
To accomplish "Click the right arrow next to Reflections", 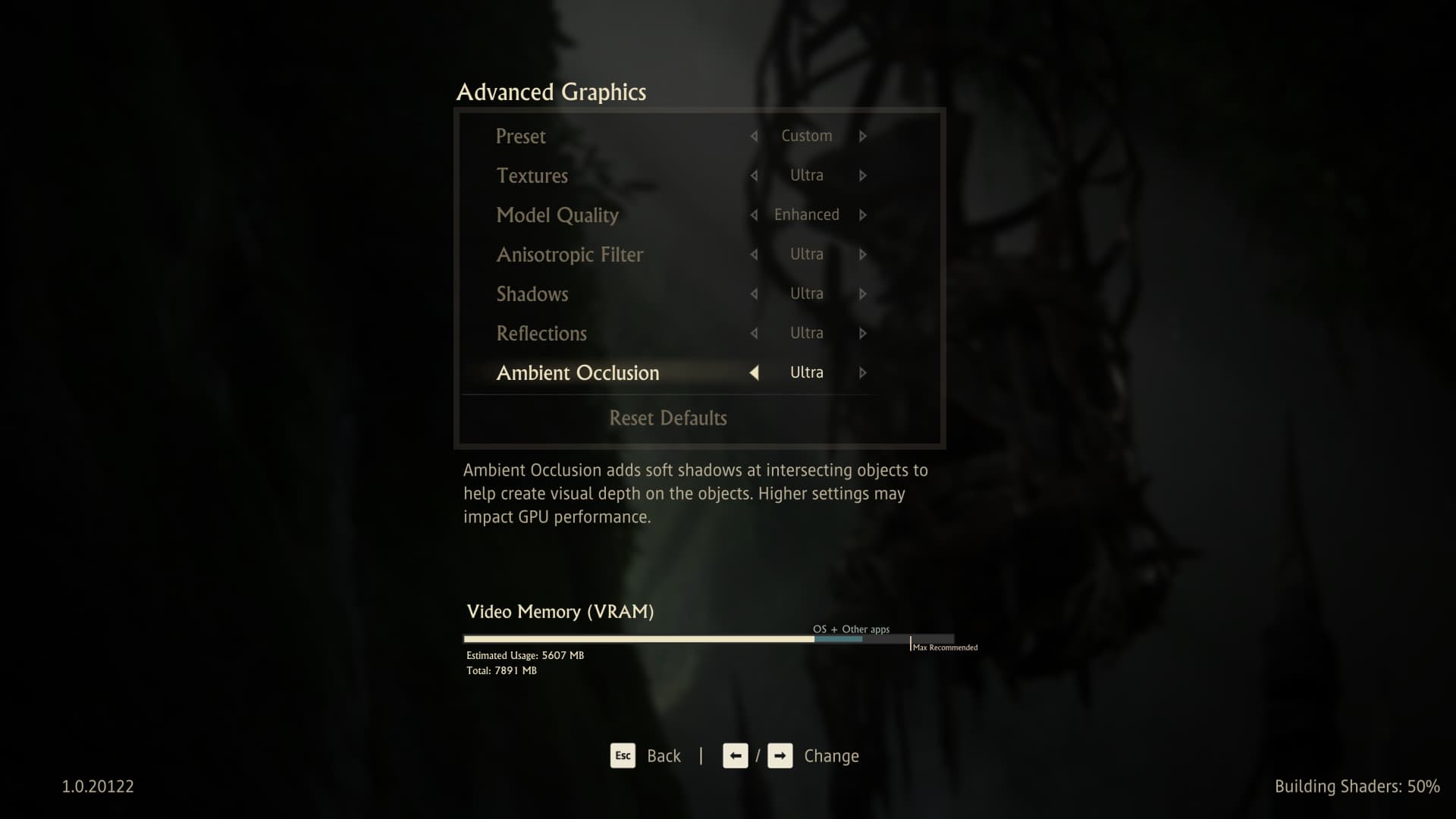I will 863,334.
